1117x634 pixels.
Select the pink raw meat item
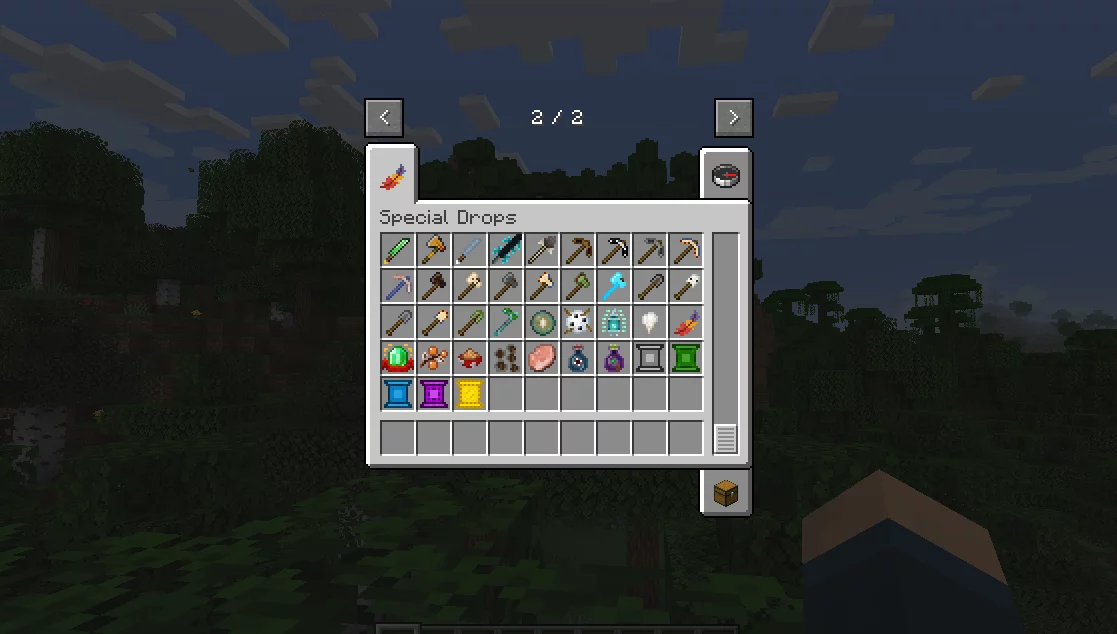coord(542,358)
